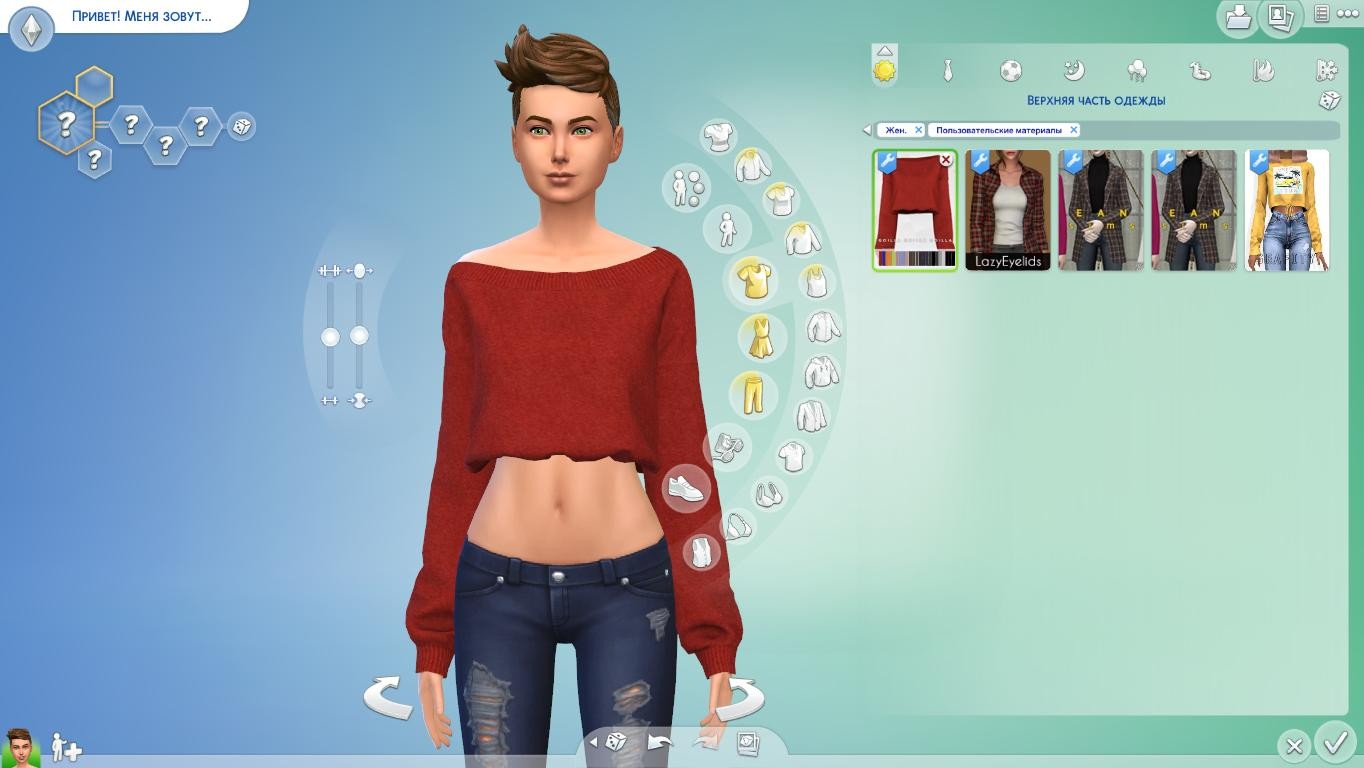This screenshot has width=1364, height=768.
Task: Select the LazyEyelids plaid shirt thumbnail
Action: point(1008,210)
